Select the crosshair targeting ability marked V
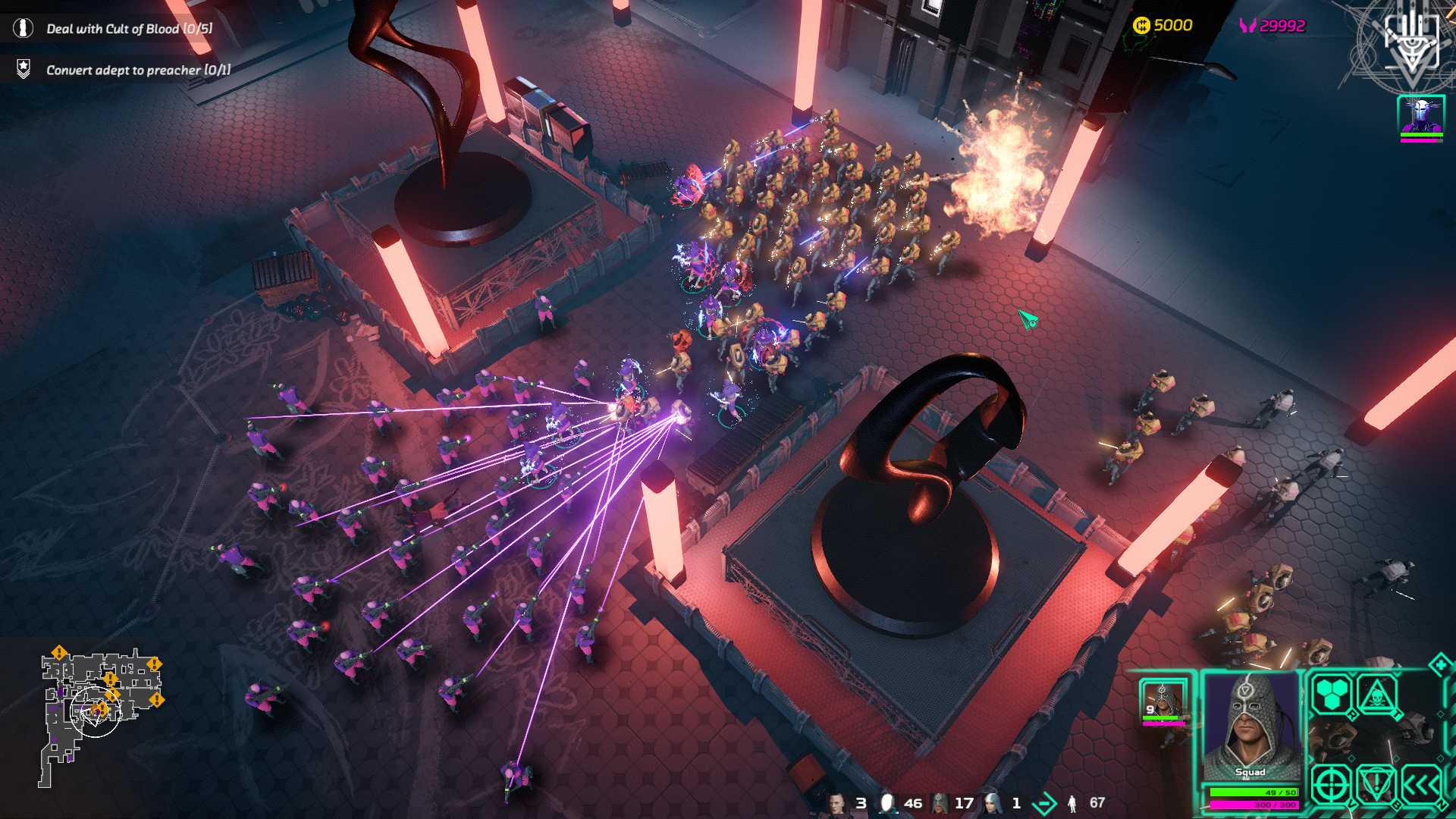 point(1331,783)
